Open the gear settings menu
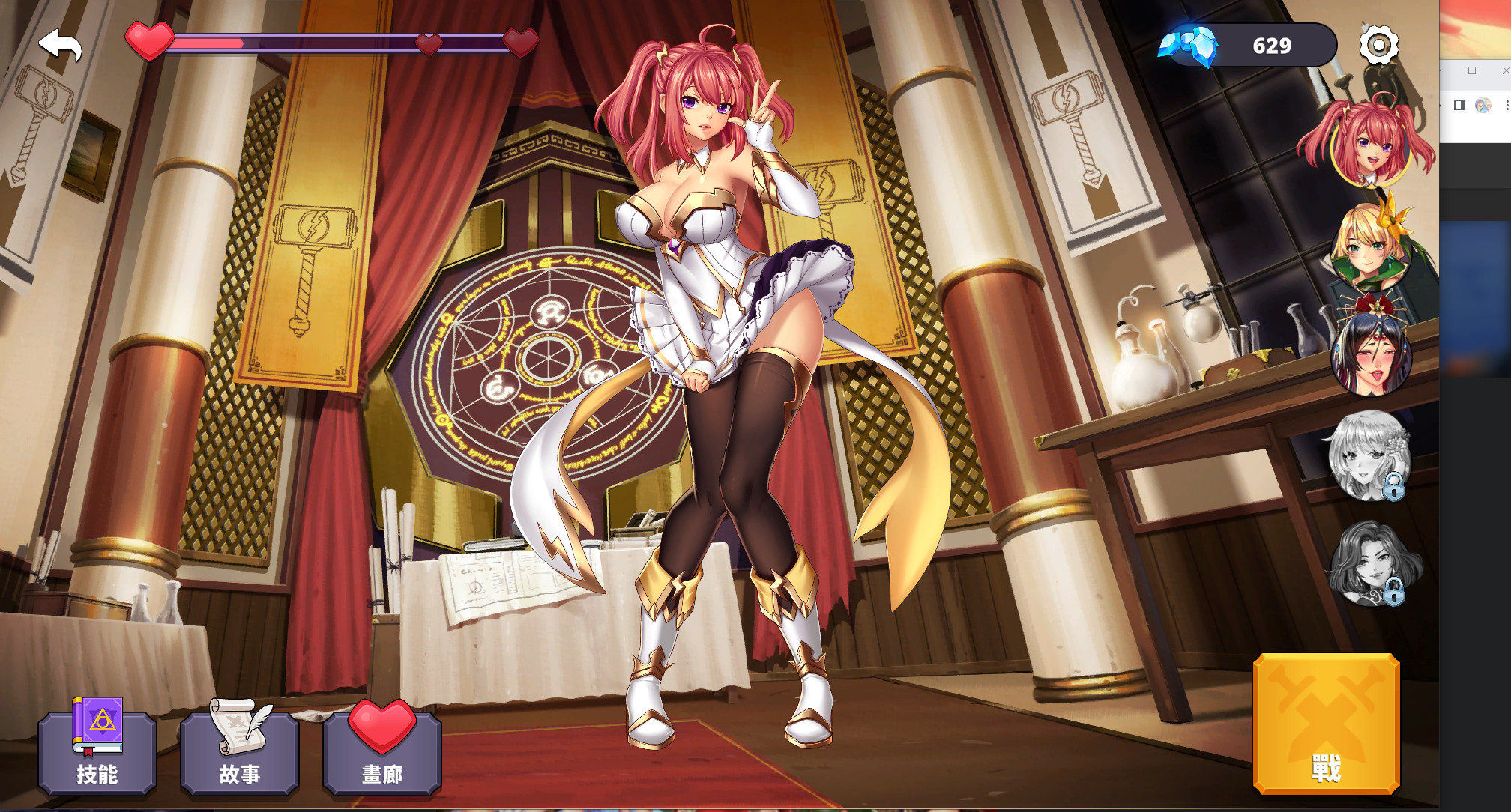The width and height of the screenshot is (1511, 812). tap(1378, 45)
